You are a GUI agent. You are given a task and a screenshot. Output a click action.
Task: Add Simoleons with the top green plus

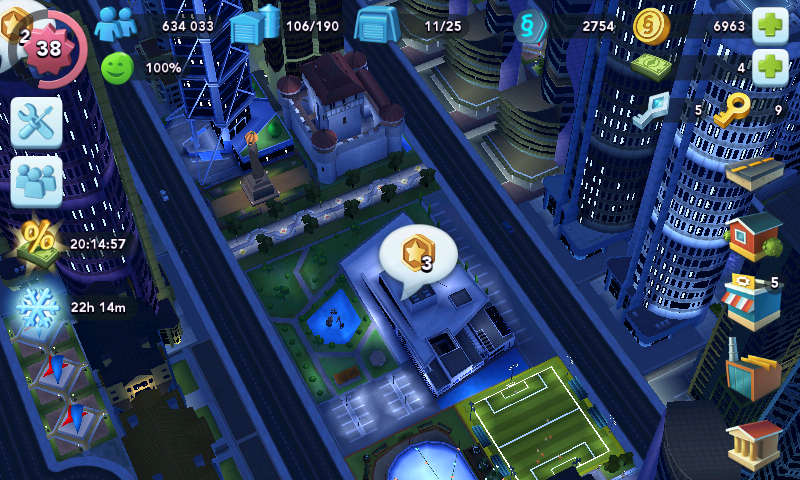pyautogui.click(x=769, y=24)
